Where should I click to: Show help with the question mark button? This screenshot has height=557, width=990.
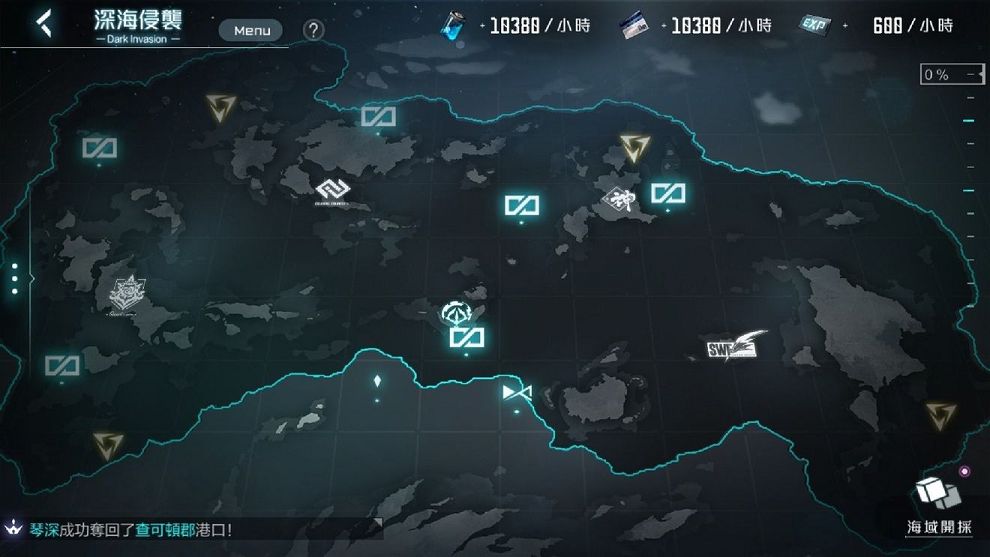tap(313, 30)
